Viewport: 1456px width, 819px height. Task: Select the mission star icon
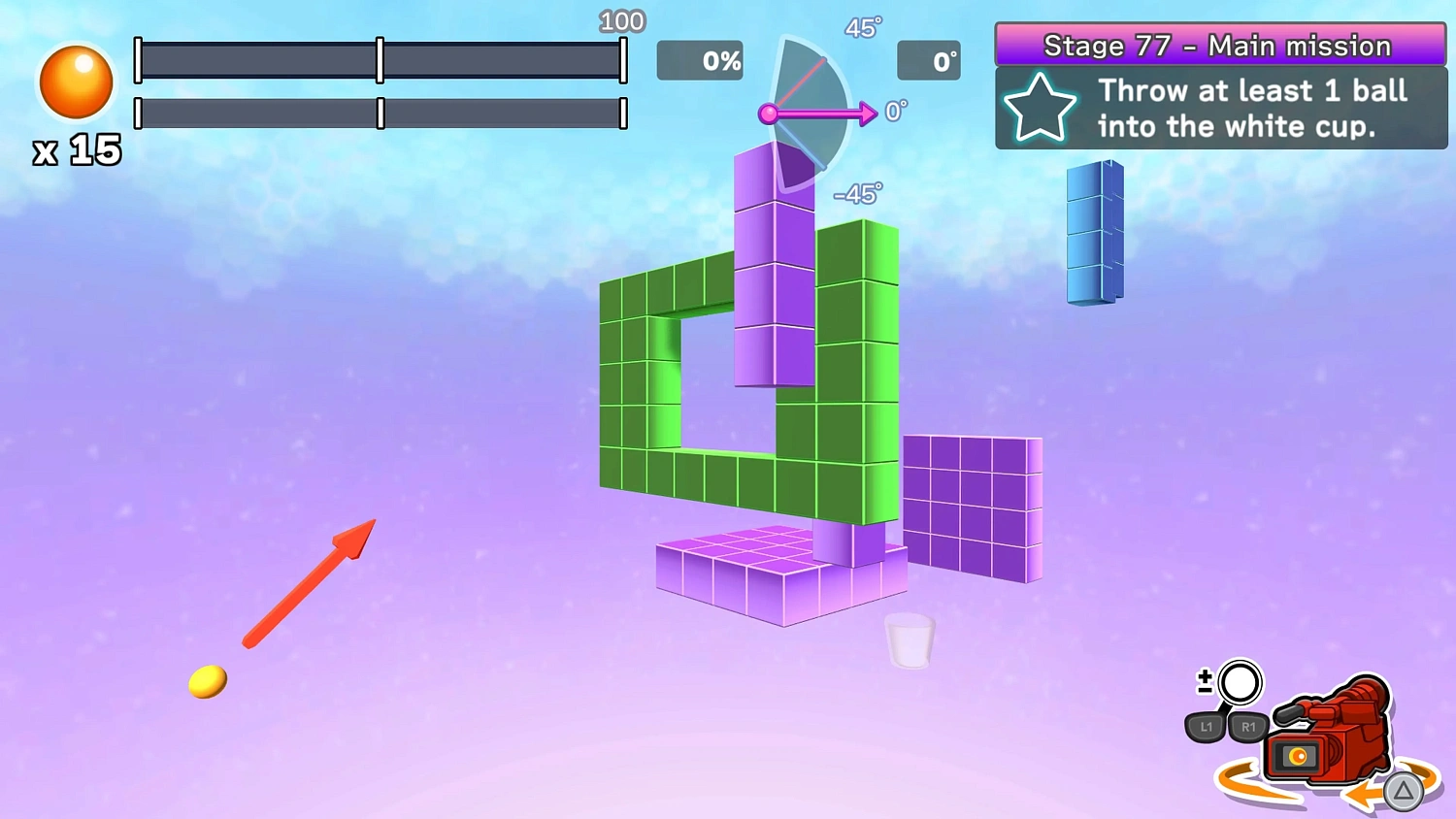point(1040,108)
